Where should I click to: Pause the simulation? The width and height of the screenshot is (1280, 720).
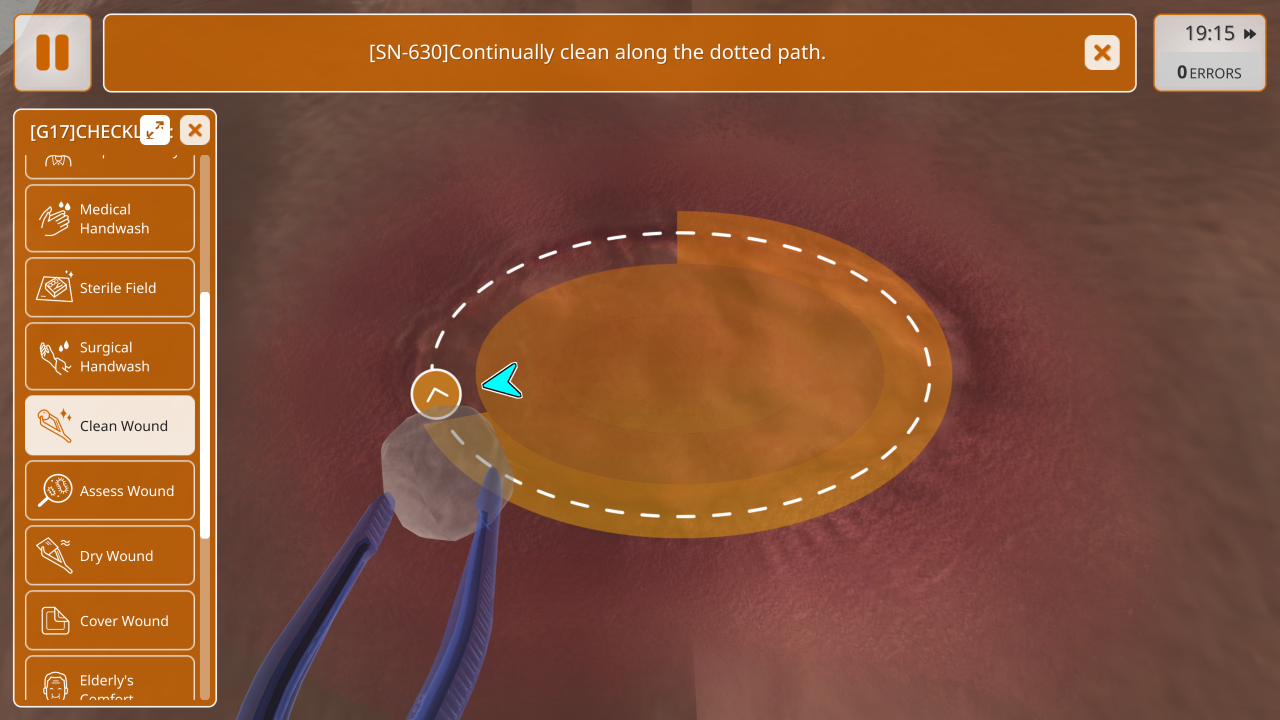click(x=52, y=52)
